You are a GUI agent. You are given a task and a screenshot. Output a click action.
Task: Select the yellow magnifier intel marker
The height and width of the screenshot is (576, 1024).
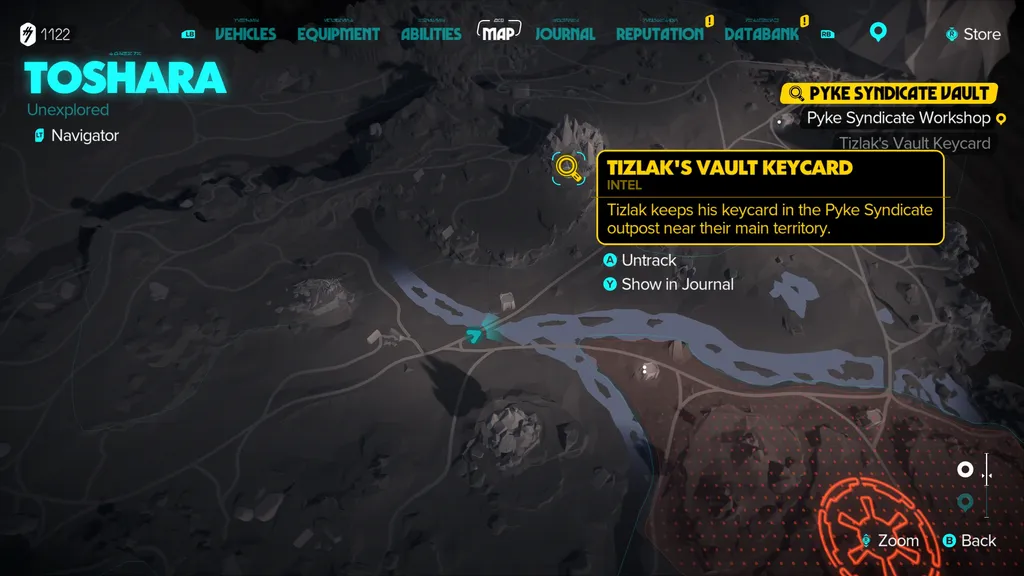point(569,167)
